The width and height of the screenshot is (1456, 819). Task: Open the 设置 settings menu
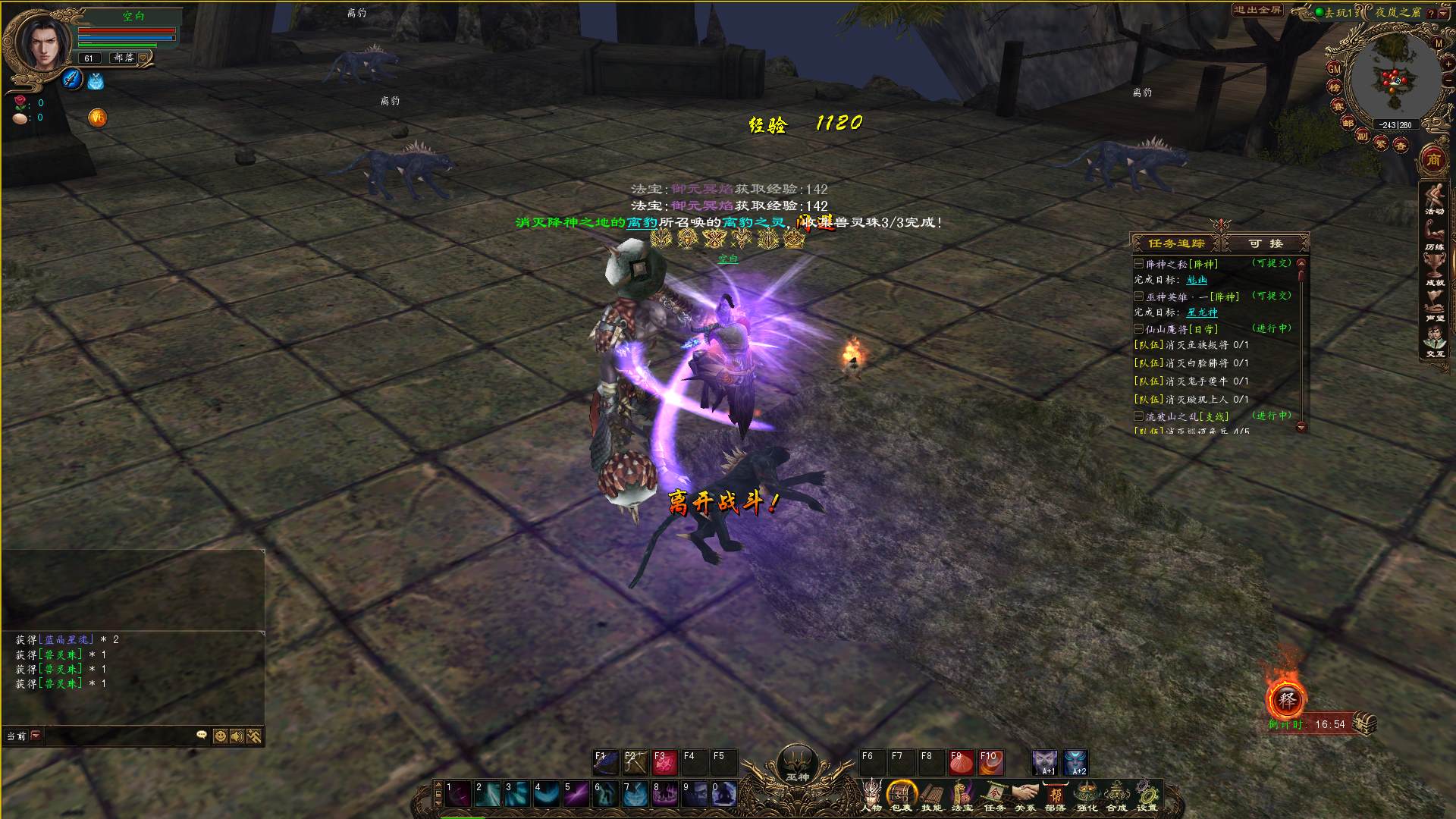click(x=1147, y=795)
